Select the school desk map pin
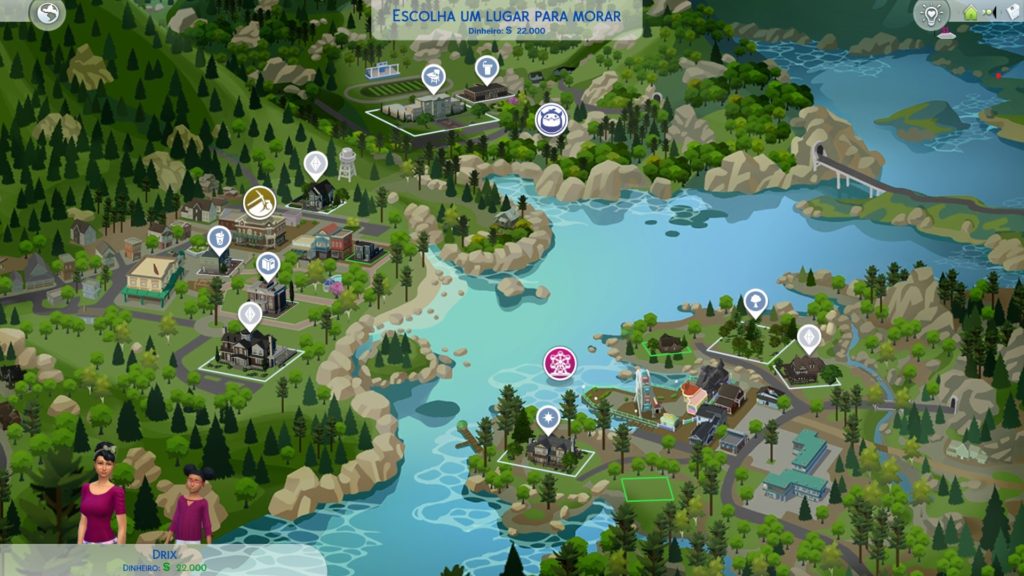 tap(433, 75)
